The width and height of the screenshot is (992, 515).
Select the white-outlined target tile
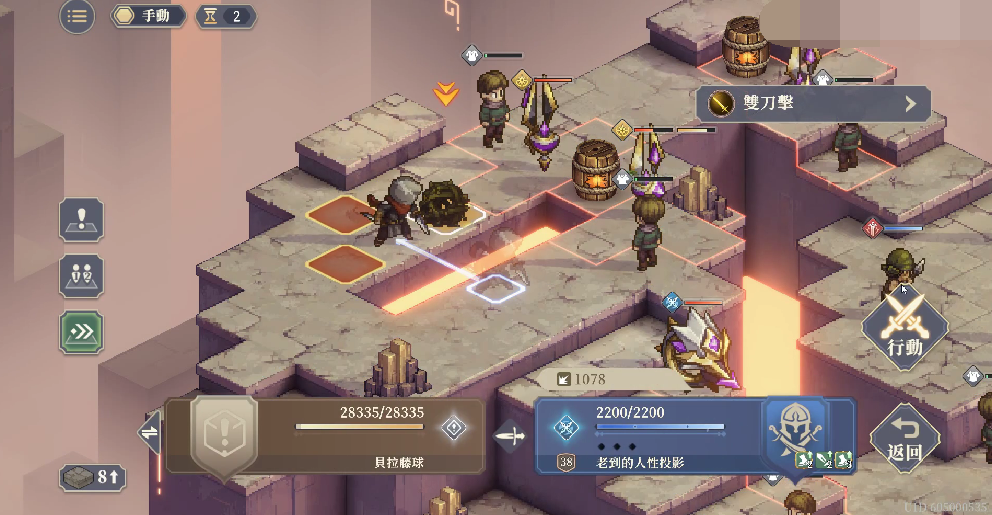pos(495,288)
